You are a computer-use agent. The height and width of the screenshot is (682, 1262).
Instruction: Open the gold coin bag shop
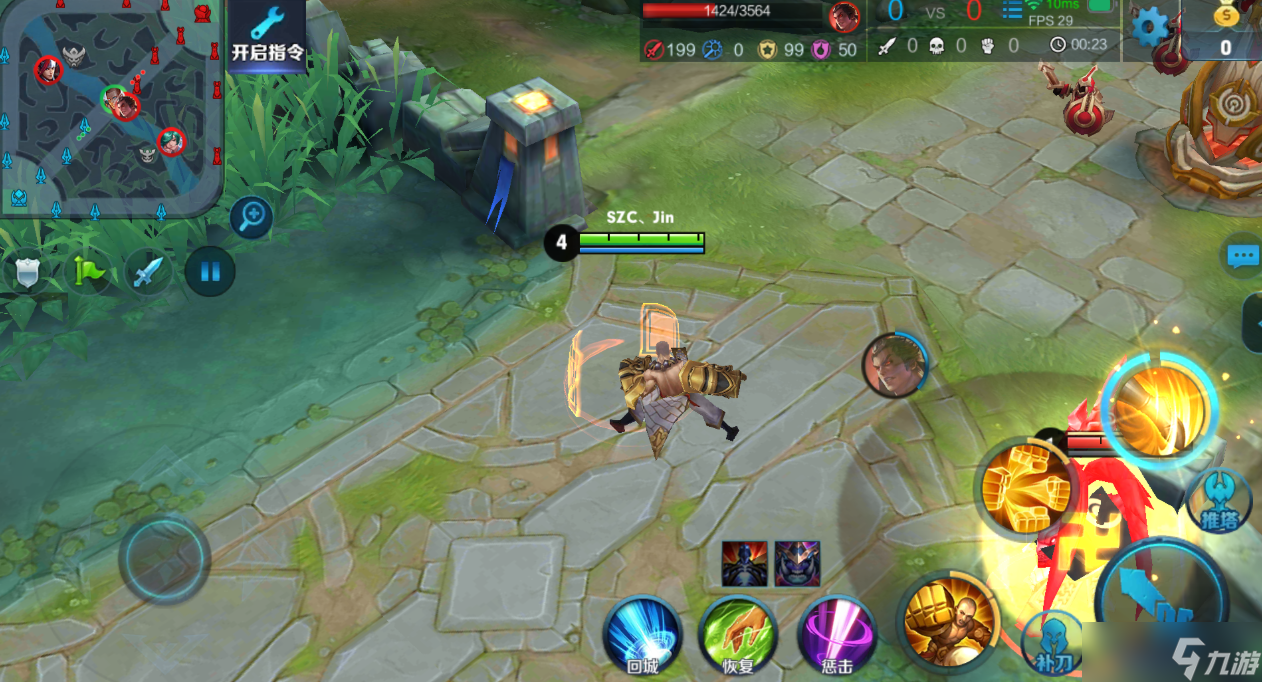[x=1226, y=30]
